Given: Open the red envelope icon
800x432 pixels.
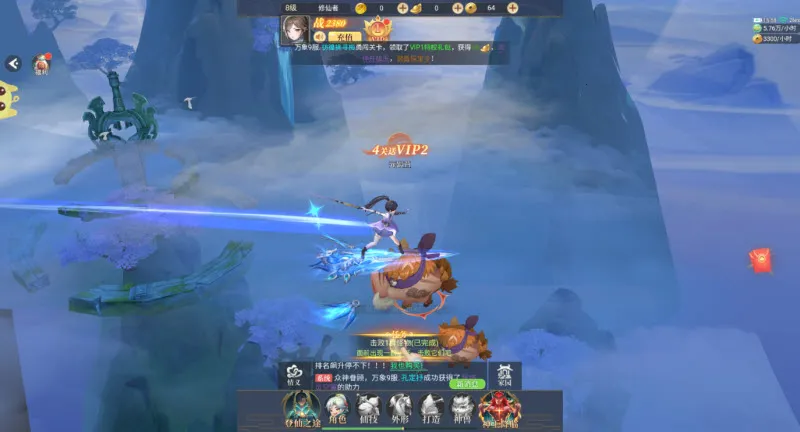Looking at the screenshot, I should pos(761,262).
